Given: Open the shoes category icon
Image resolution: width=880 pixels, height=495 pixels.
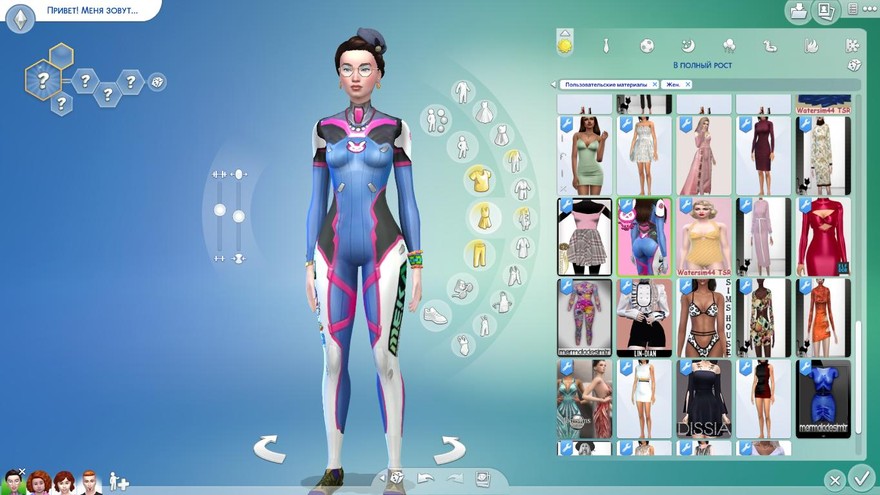Looking at the screenshot, I should (x=436, y=315).
